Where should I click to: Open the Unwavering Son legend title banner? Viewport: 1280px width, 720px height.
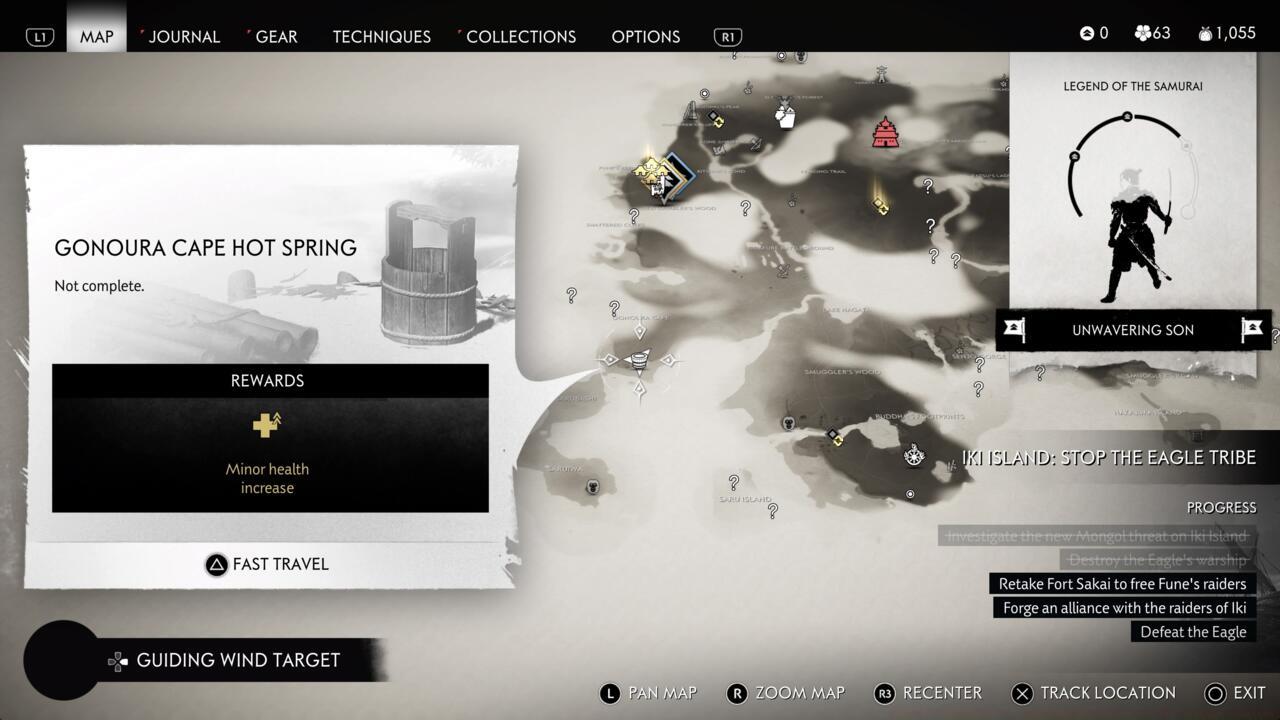point(1132,330)
